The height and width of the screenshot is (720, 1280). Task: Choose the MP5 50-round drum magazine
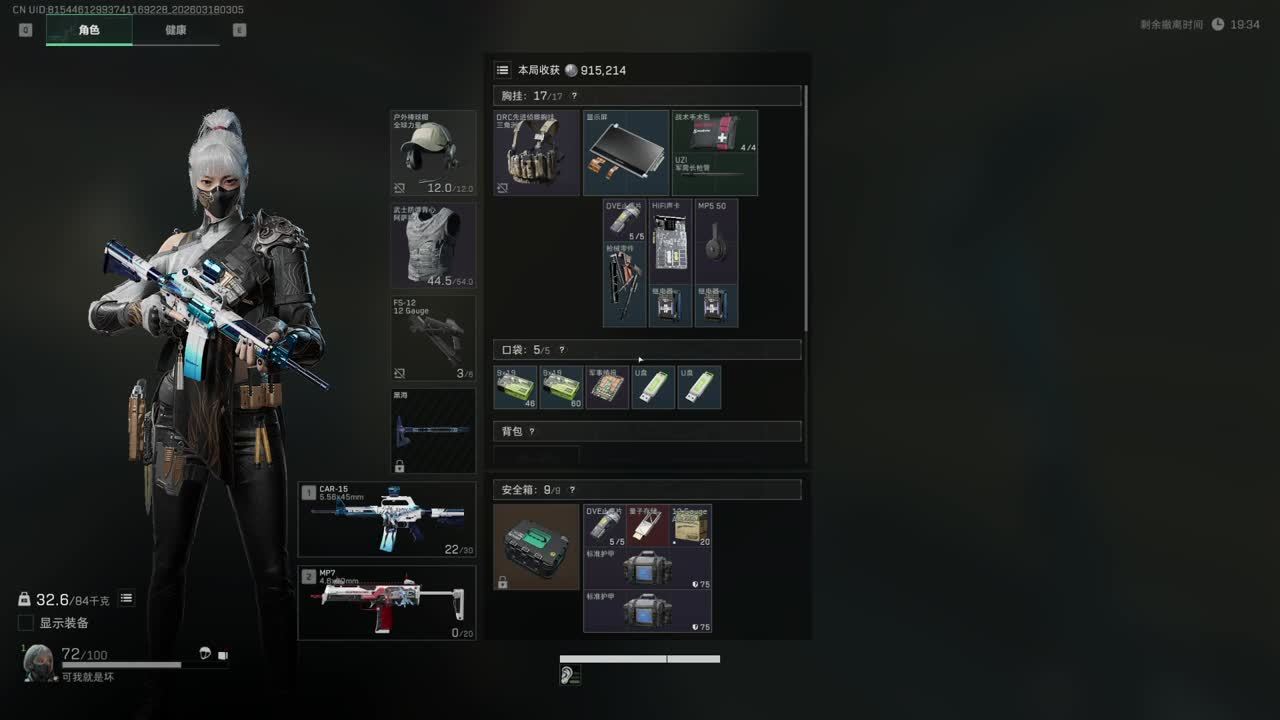(716, 241)
